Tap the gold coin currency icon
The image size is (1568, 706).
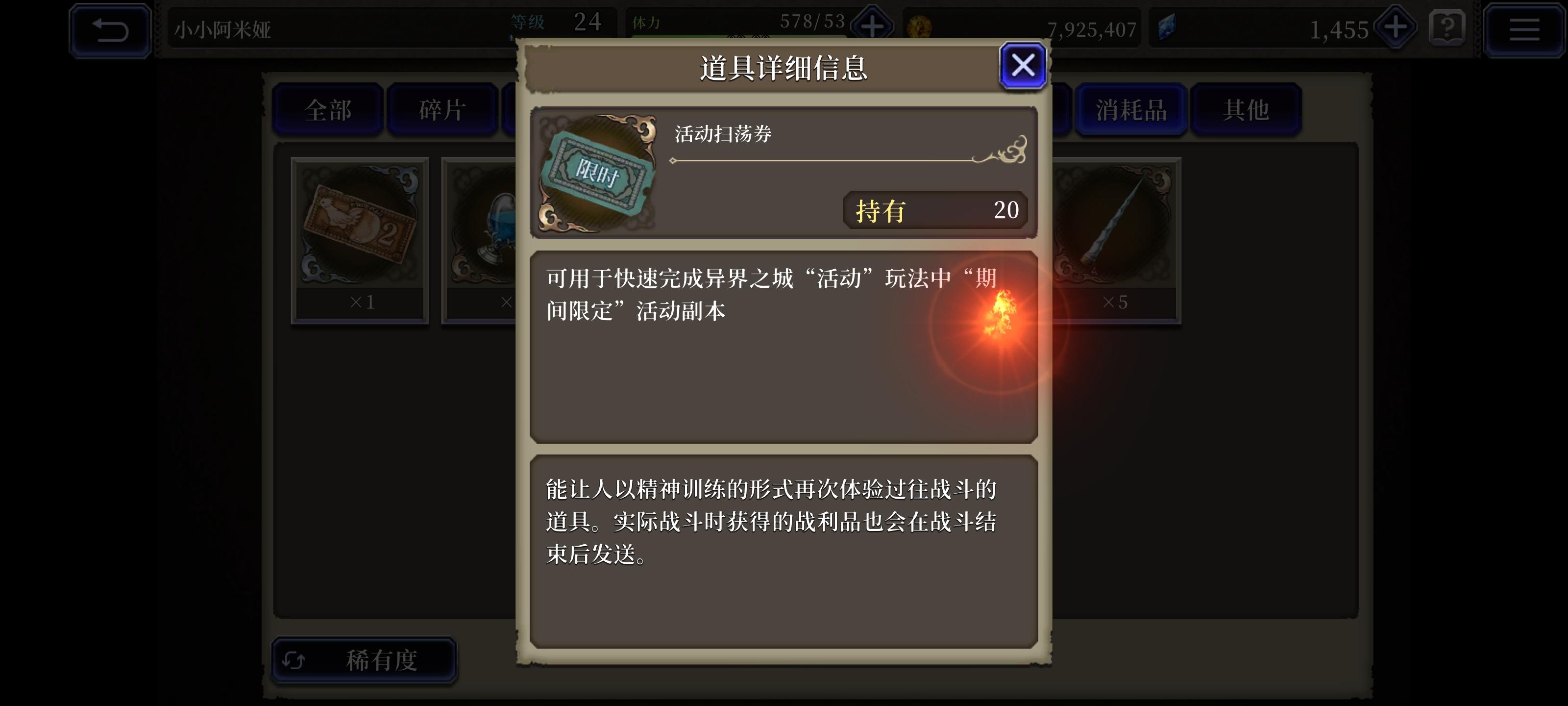919,26
